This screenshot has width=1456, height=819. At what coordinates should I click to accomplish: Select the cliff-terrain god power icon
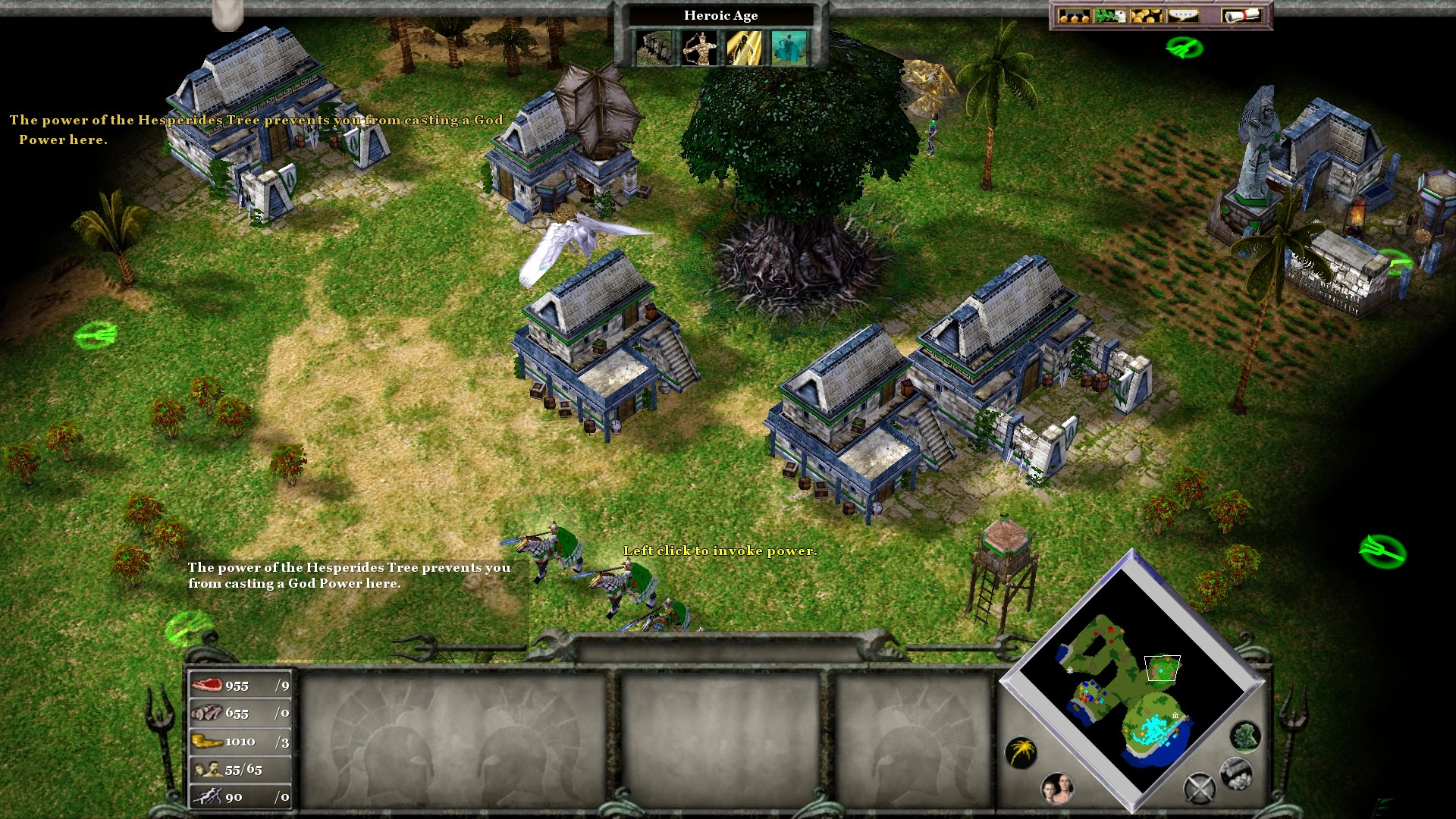point(653,48)
